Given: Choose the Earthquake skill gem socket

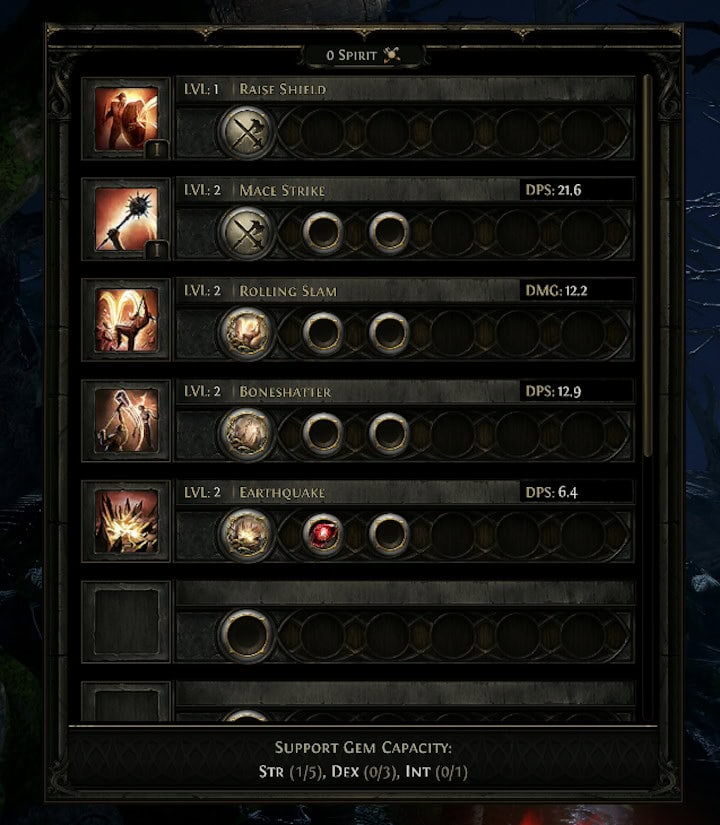Looking at the screenshot, I should click(246, 533).
